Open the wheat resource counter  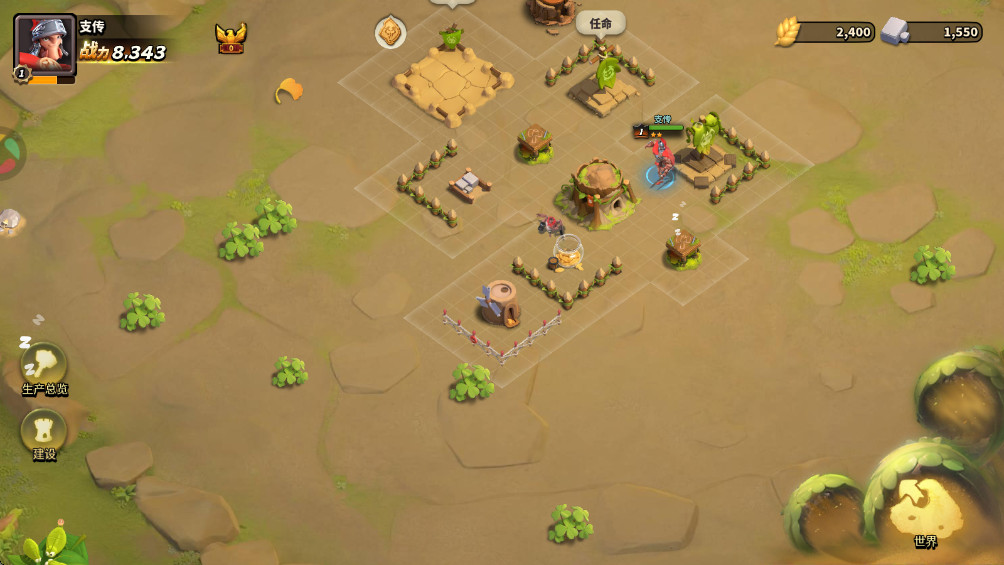pyautogui.click(x=826, y=32)
